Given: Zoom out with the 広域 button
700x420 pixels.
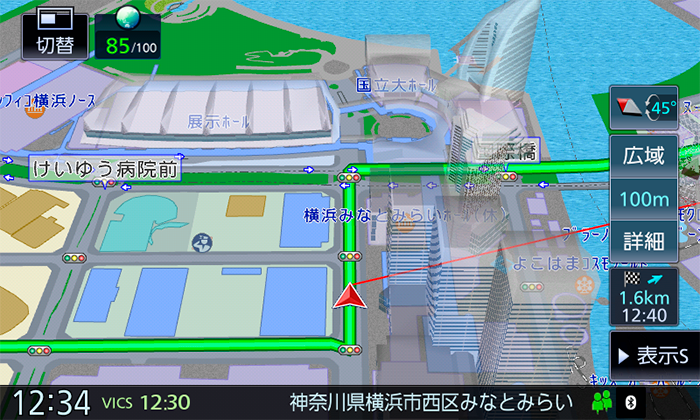Looking at the screenshot, I should (644, 156).
